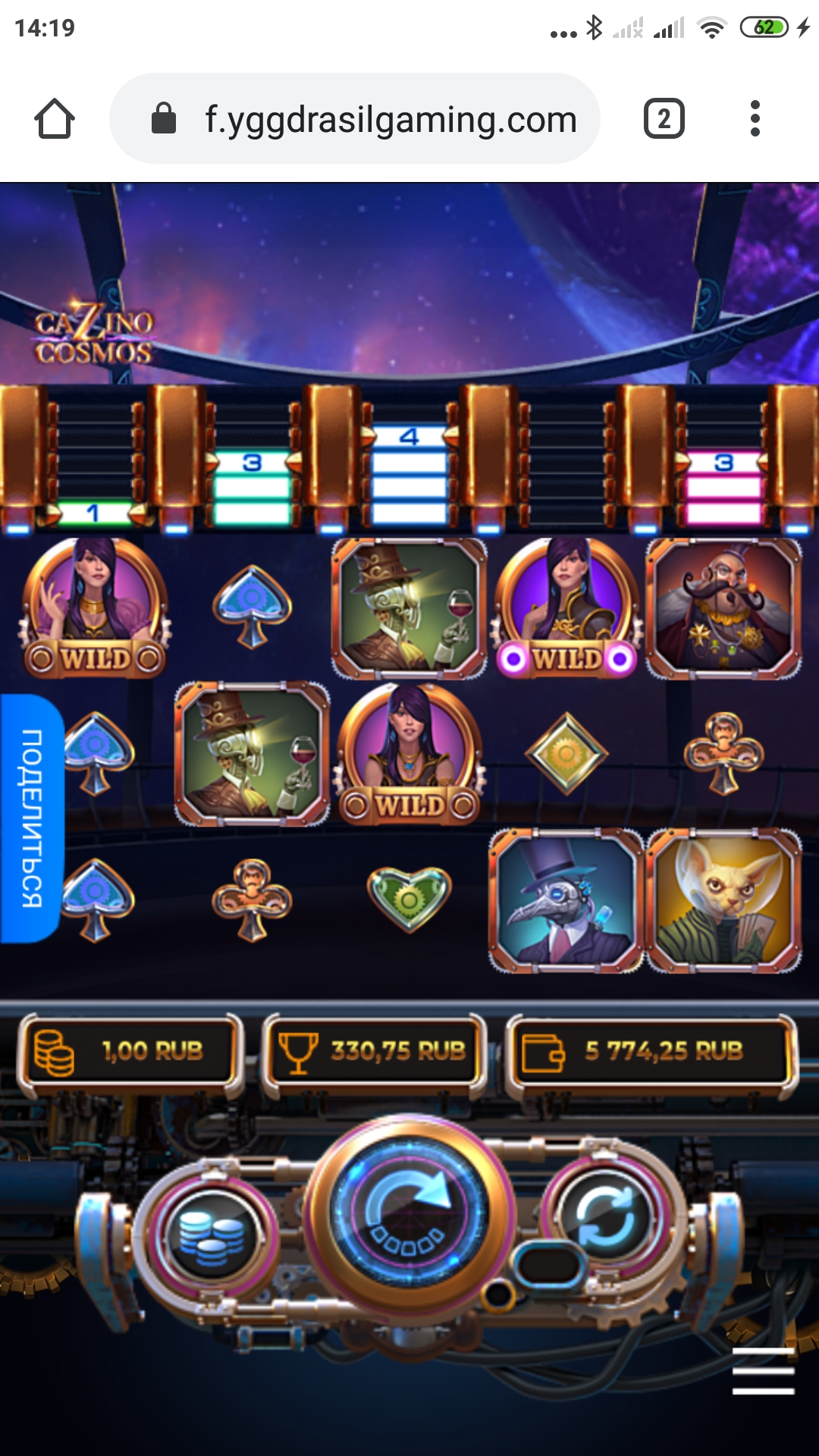
Task: Open the browser three-dot menu
Action: 755,119
